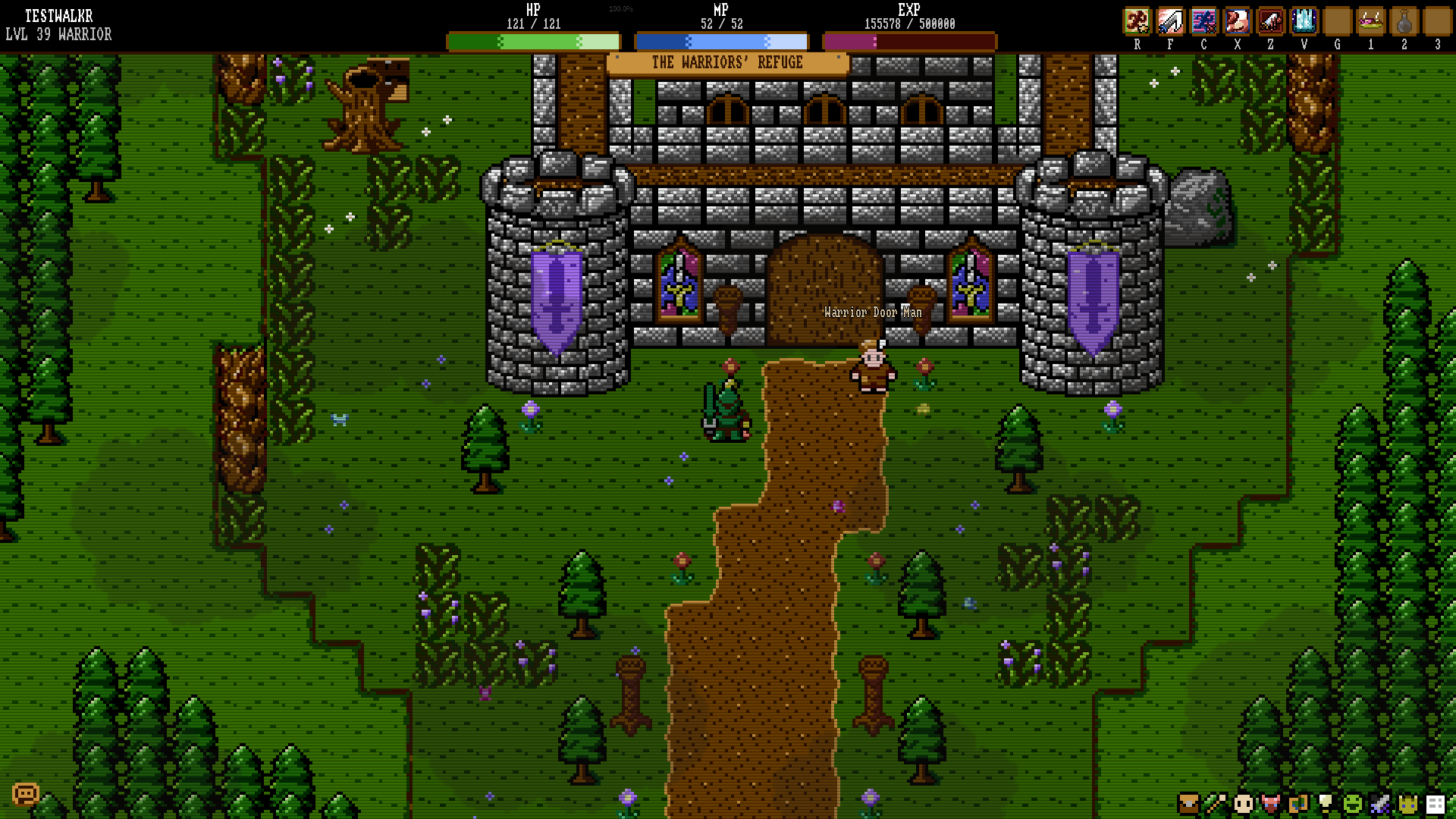This screenshot has height=819, width=1456.
Task: Activate the skill bound to R
Action: [1137, 21]
